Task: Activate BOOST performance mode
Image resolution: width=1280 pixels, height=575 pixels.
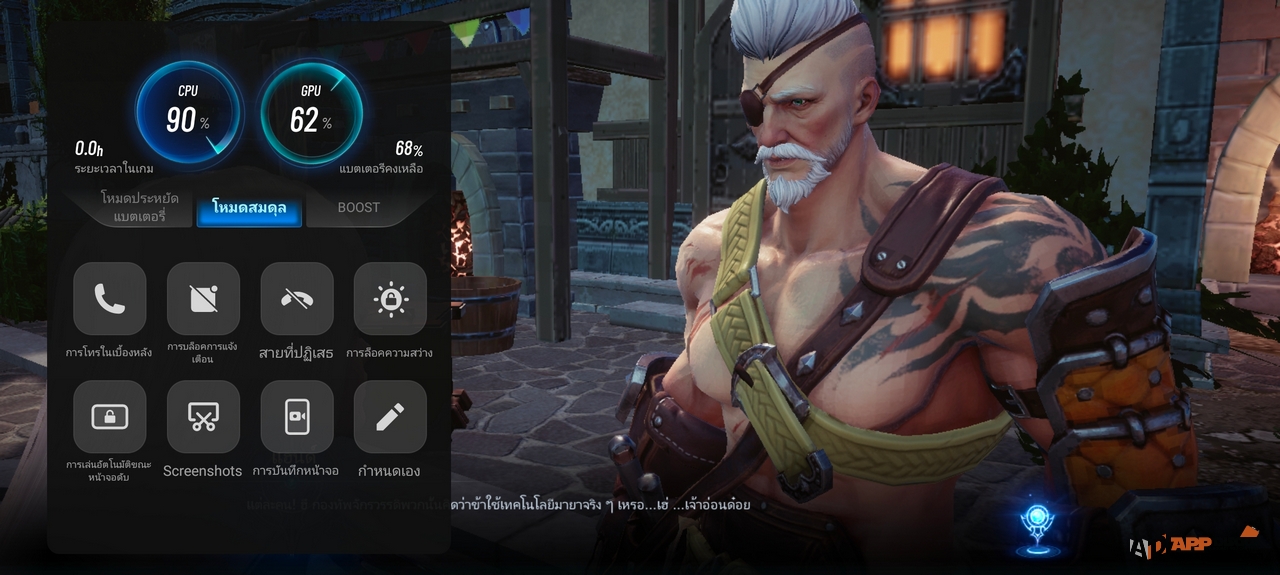Action: click(358, 207)
